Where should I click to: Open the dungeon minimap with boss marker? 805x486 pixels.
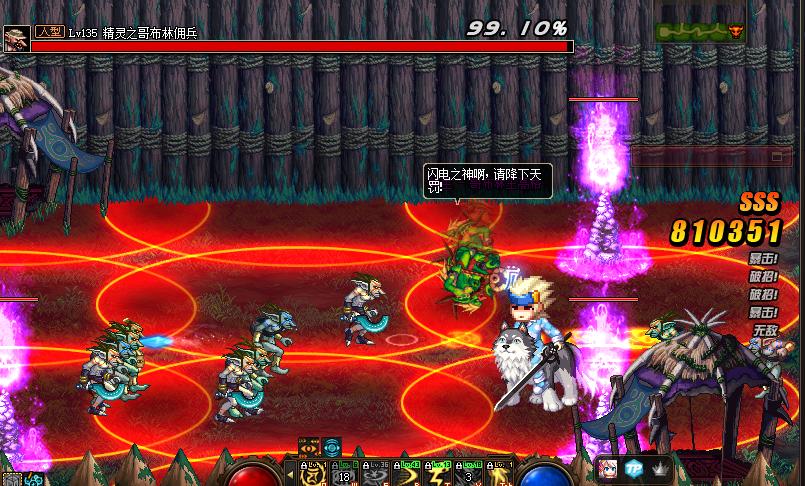(701, 31)
